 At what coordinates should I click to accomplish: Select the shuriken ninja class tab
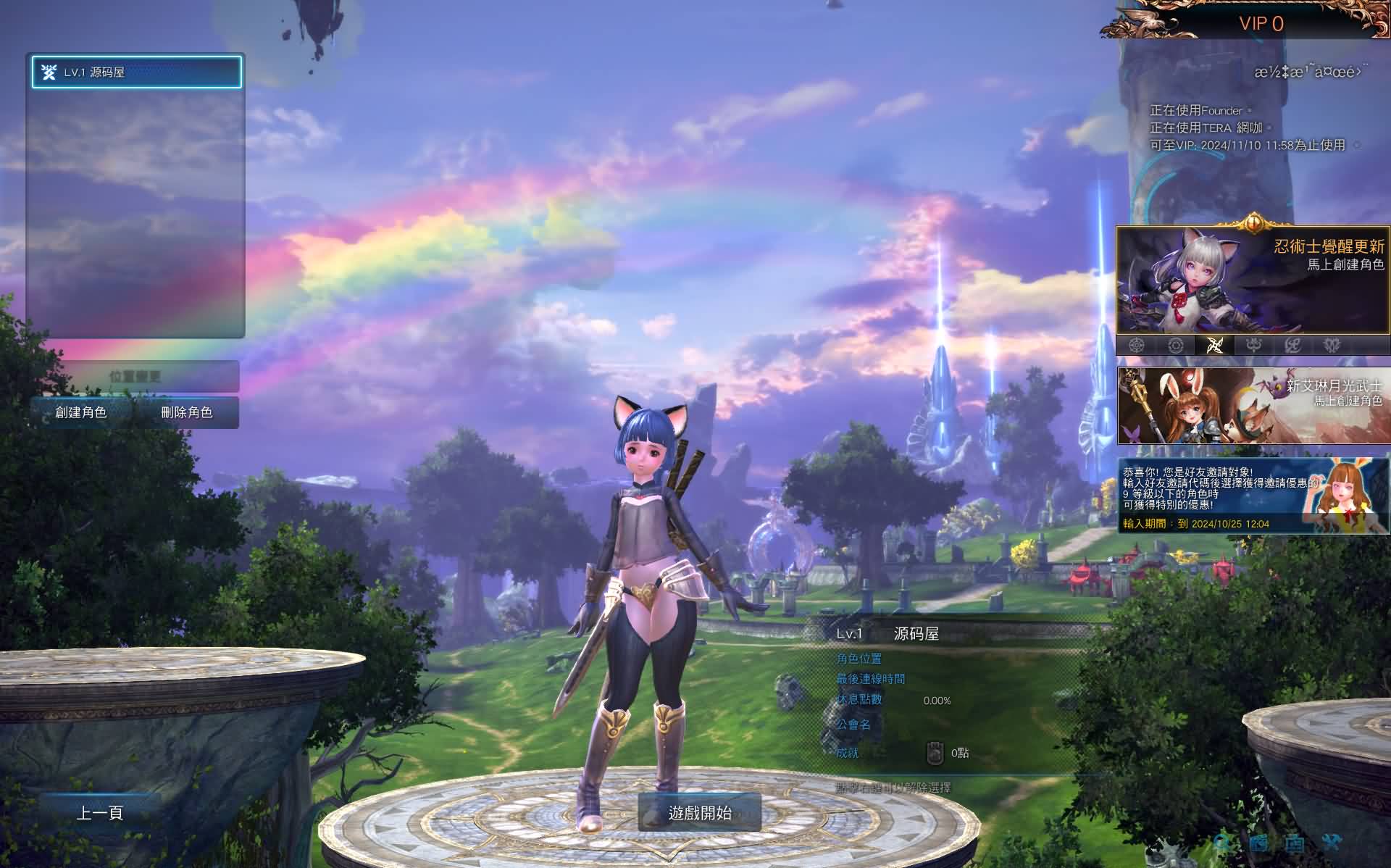pos(1215,346)
